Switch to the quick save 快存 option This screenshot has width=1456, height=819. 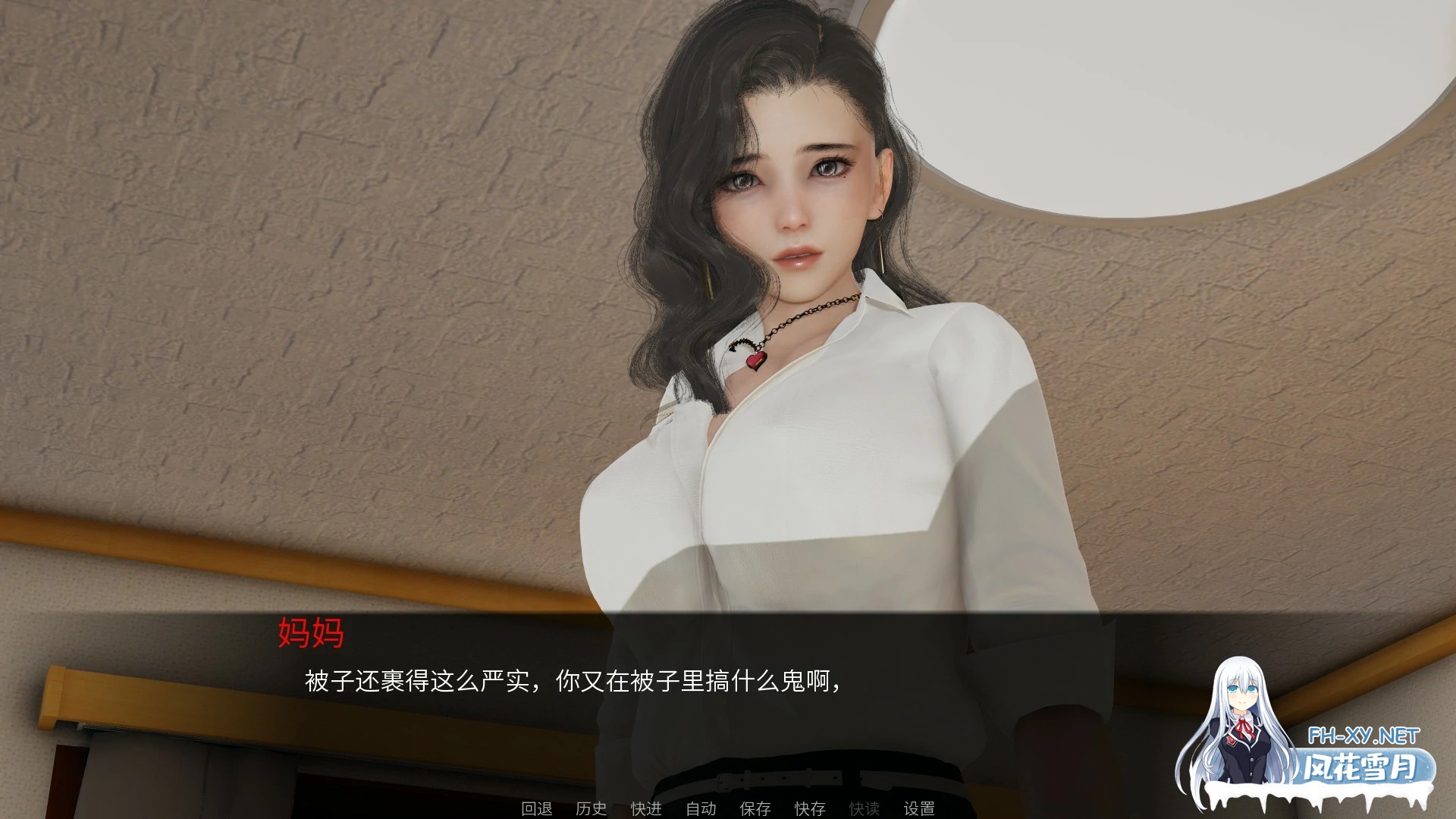click(x=808, y=809)
